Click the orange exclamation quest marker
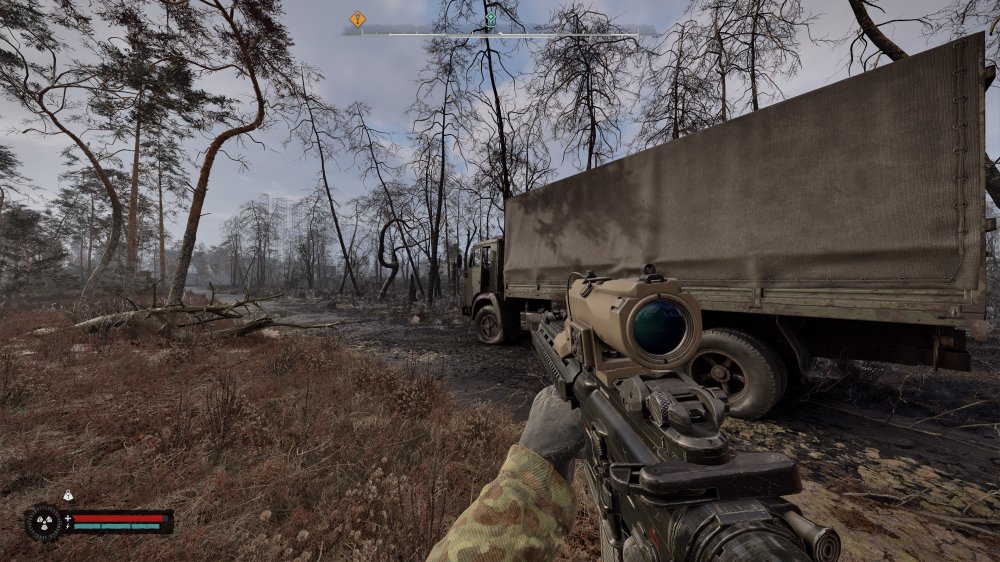The image size is (1000, 562). point(357,19)
